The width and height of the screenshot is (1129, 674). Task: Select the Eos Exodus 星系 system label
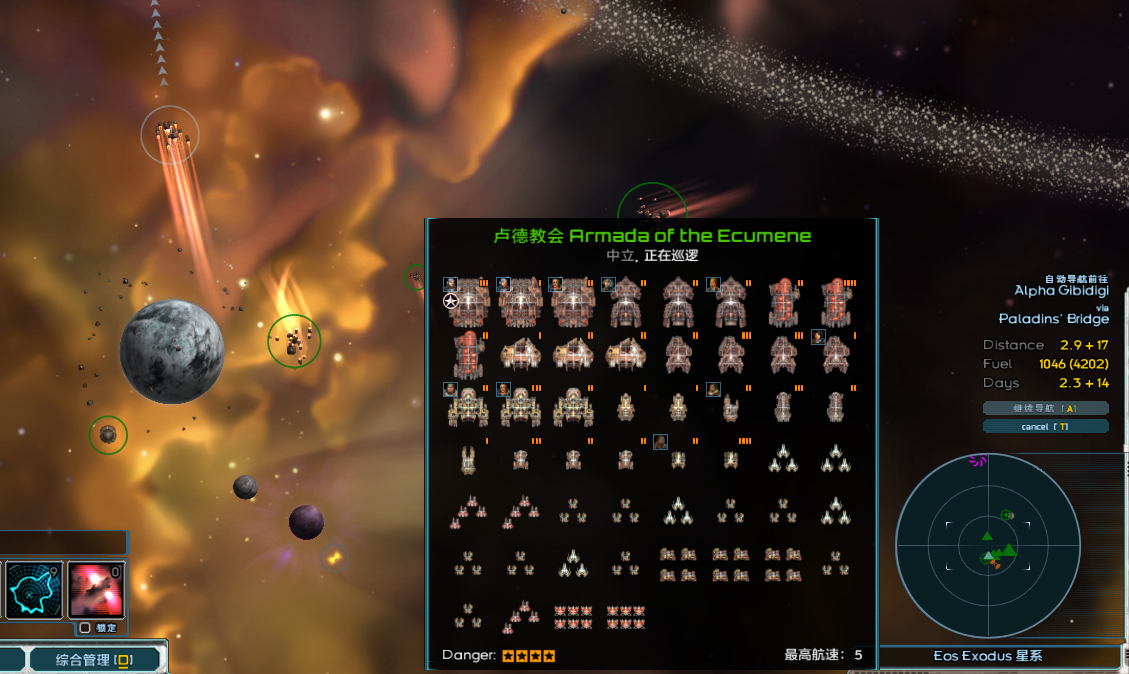[987, 656]
